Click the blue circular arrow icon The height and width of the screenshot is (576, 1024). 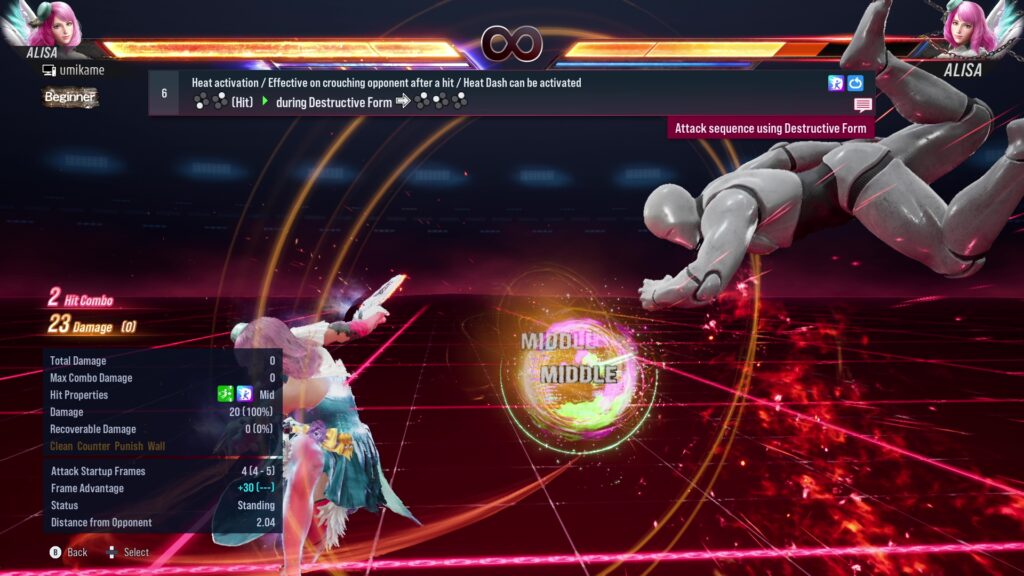(855, 83)
